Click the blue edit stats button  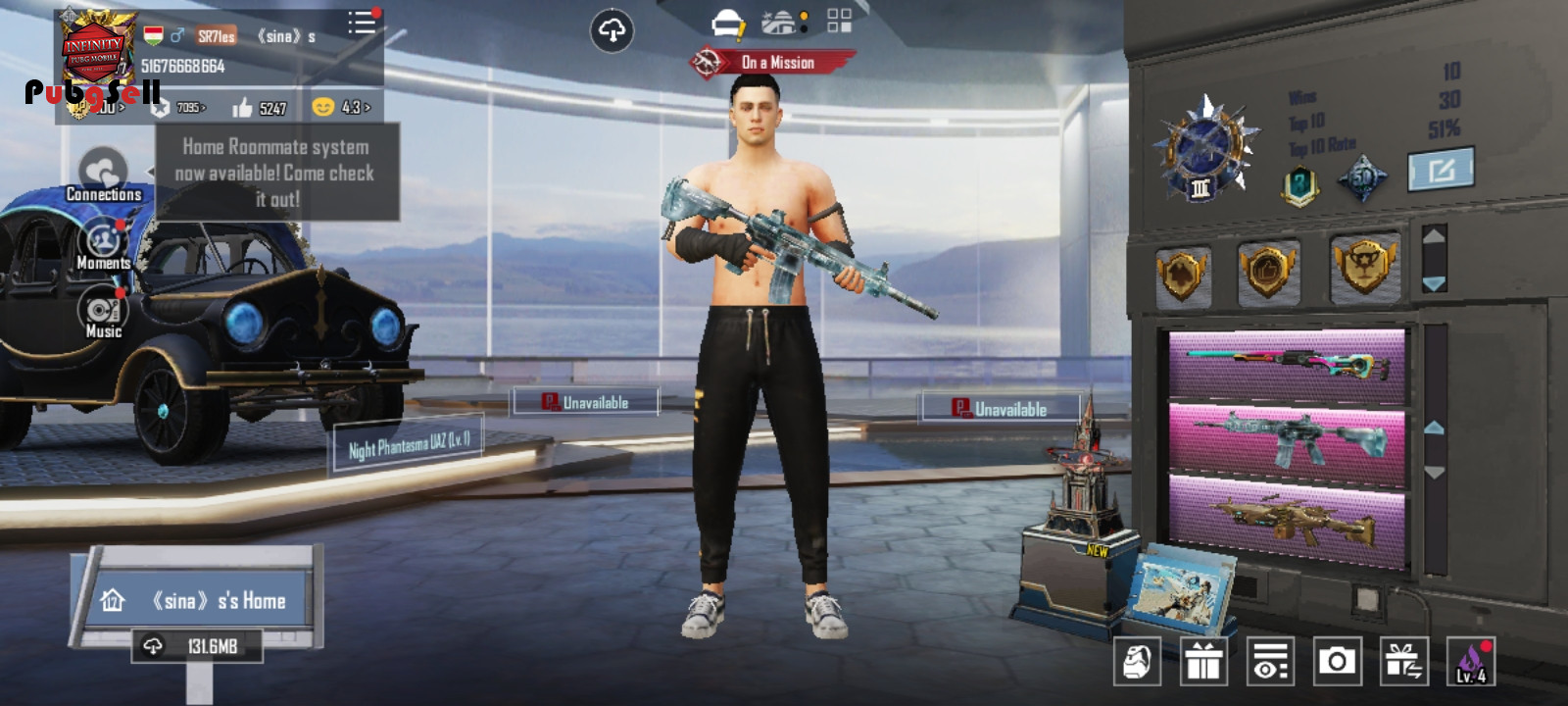[x=1441, y=171]
